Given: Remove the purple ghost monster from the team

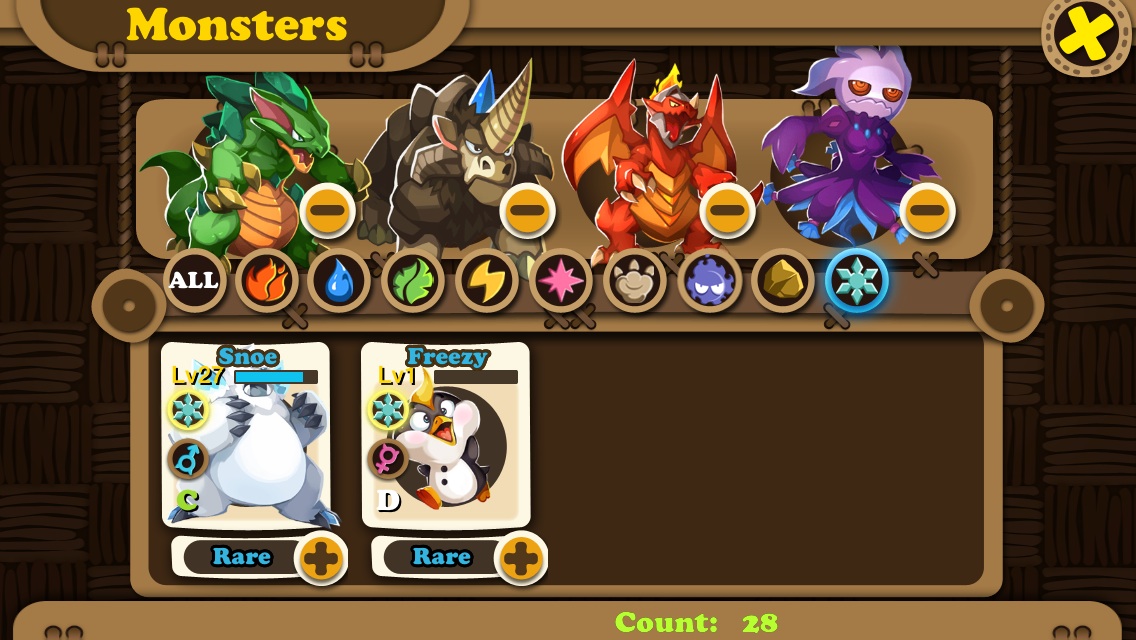Looking at the screenshot, I should coord(927,210).
